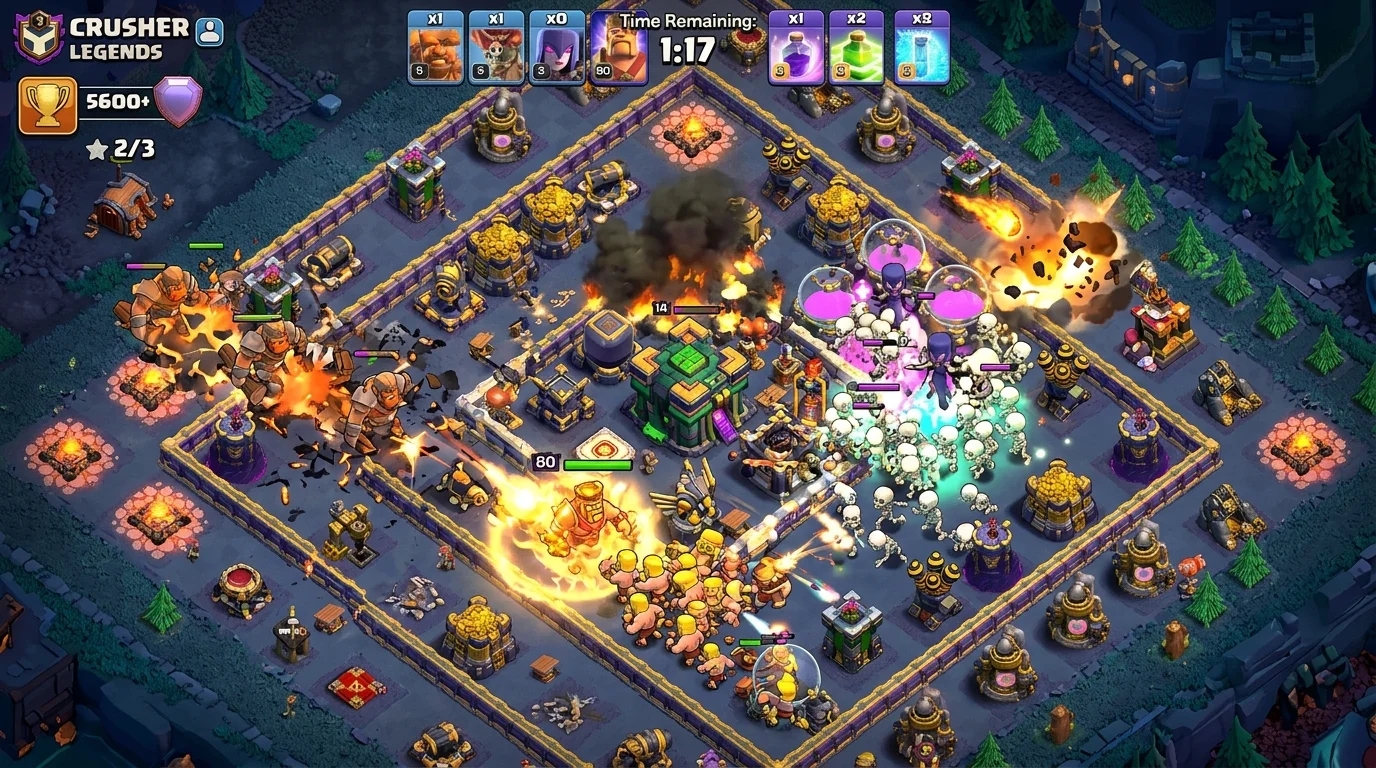This screenshot has width=1376, height=768.
Task: Choose the green Jump spell card
Action: 856,47
